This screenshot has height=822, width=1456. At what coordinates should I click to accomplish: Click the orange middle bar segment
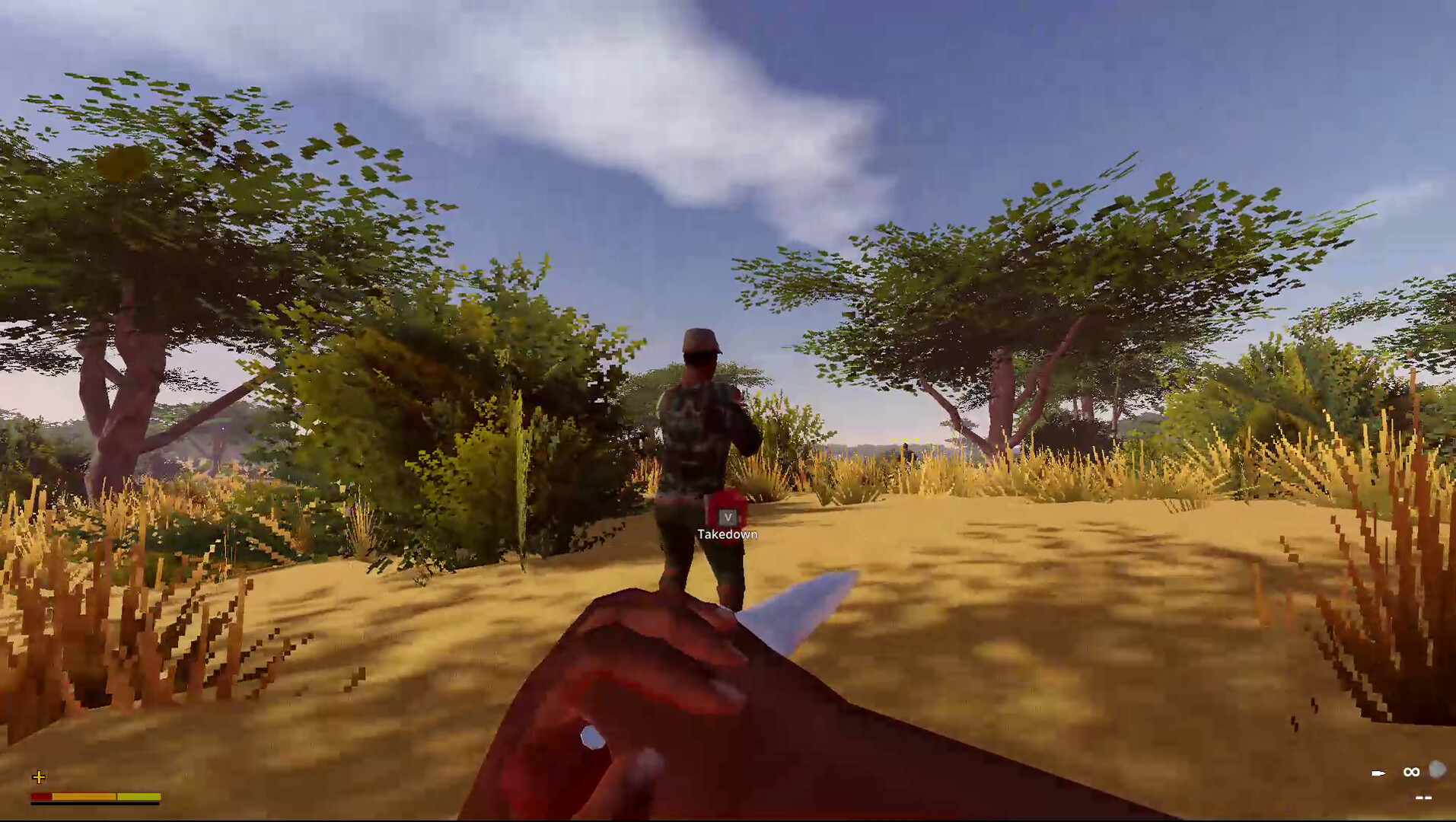pos(84,796)
